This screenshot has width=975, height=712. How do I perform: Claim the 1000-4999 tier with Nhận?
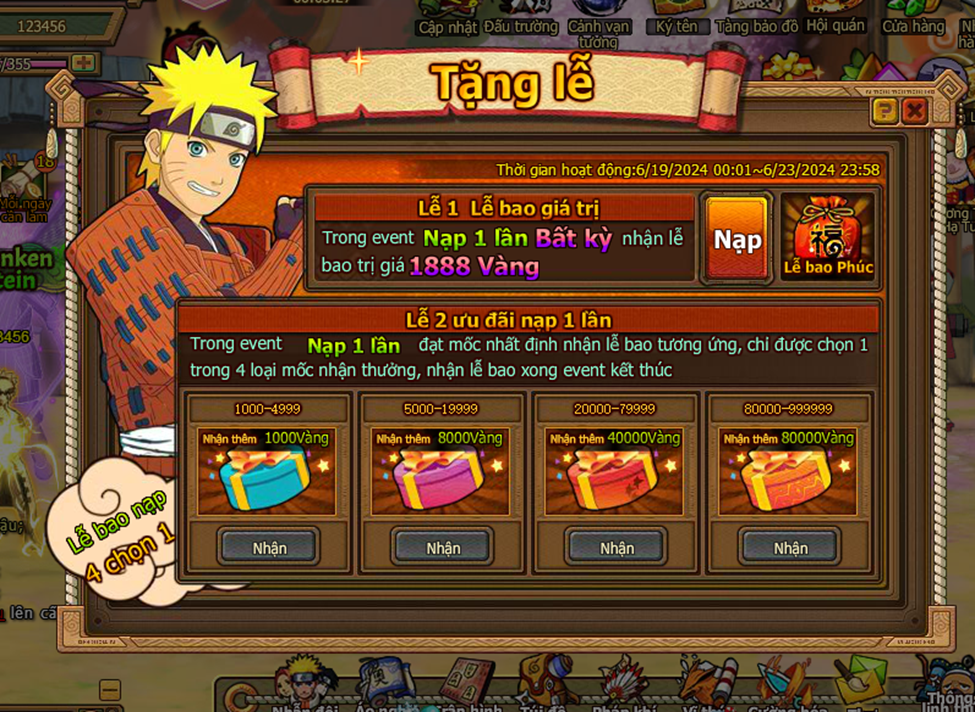(269, 547)
